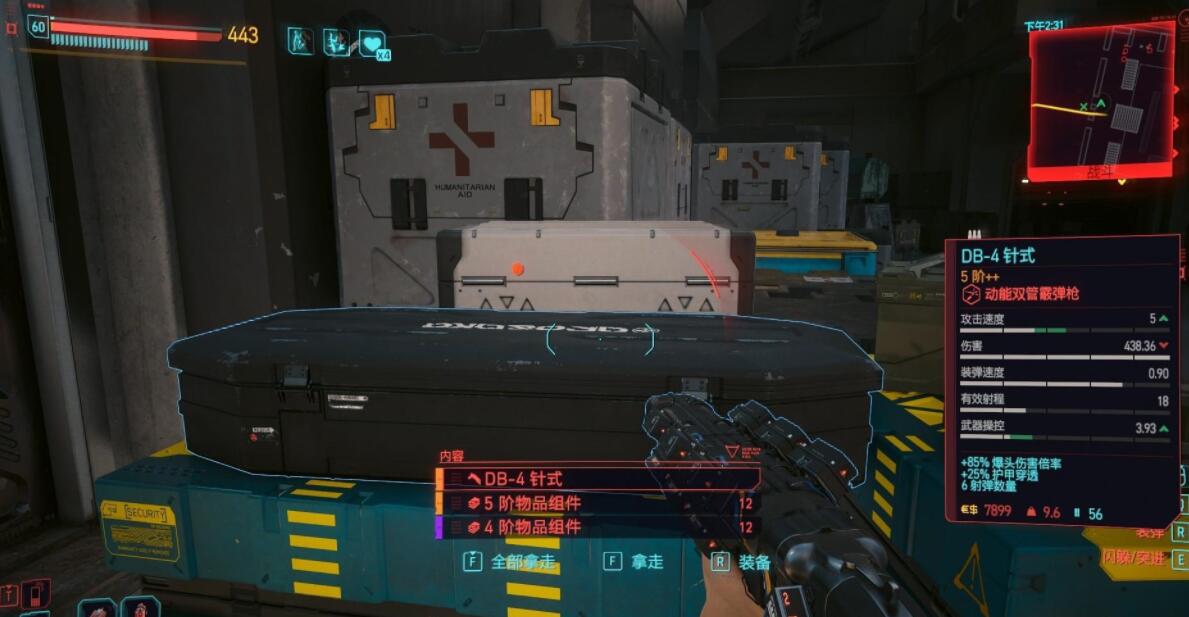Click the heart x4 buff icon

pyautogui.click(x=372, y=43)
